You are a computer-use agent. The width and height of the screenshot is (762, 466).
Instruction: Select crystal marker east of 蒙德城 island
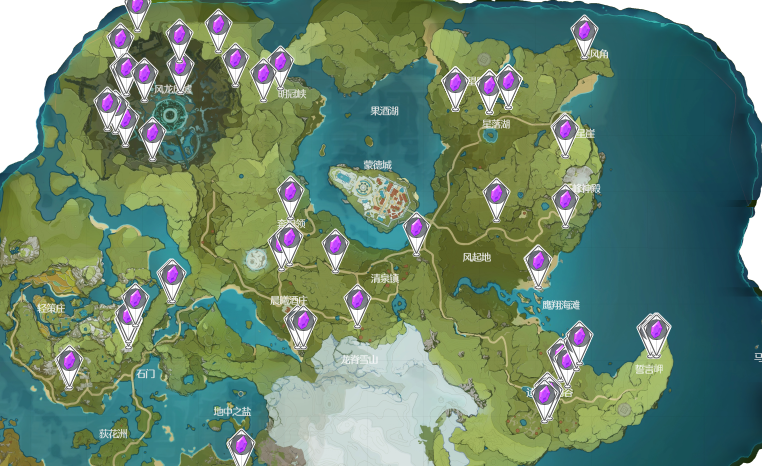416,230
